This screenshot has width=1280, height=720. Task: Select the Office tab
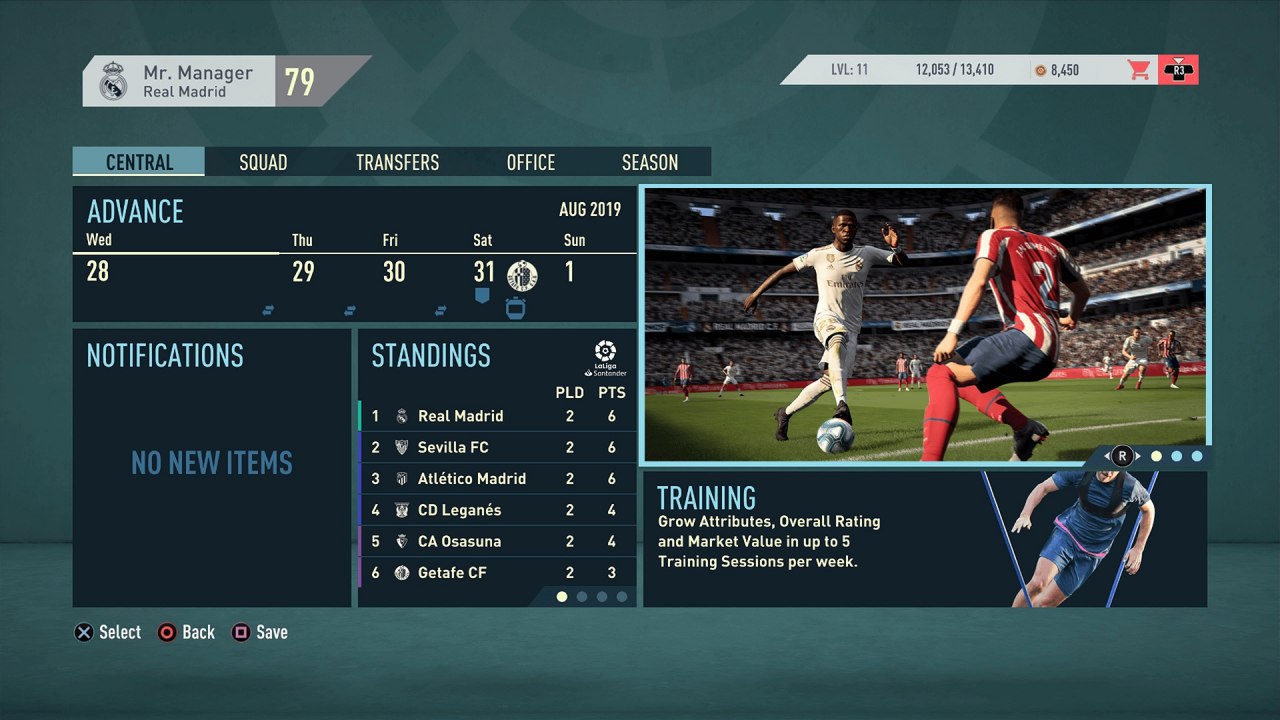tap(530, 162)
